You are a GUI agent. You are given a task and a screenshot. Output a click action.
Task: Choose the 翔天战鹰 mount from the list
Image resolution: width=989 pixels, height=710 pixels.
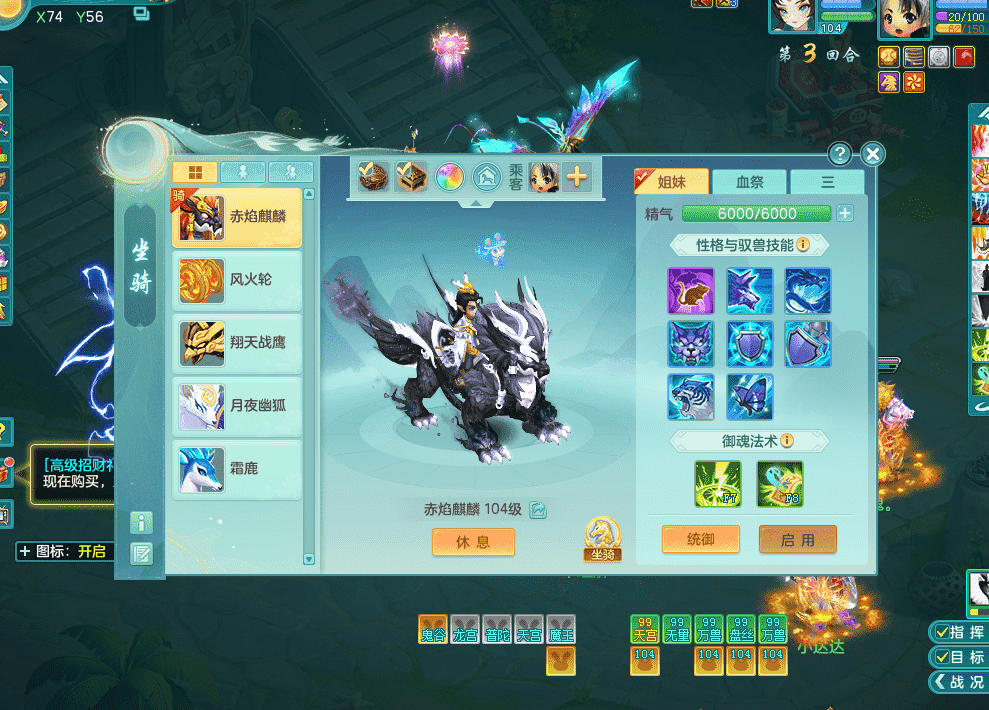click(237, 343)
